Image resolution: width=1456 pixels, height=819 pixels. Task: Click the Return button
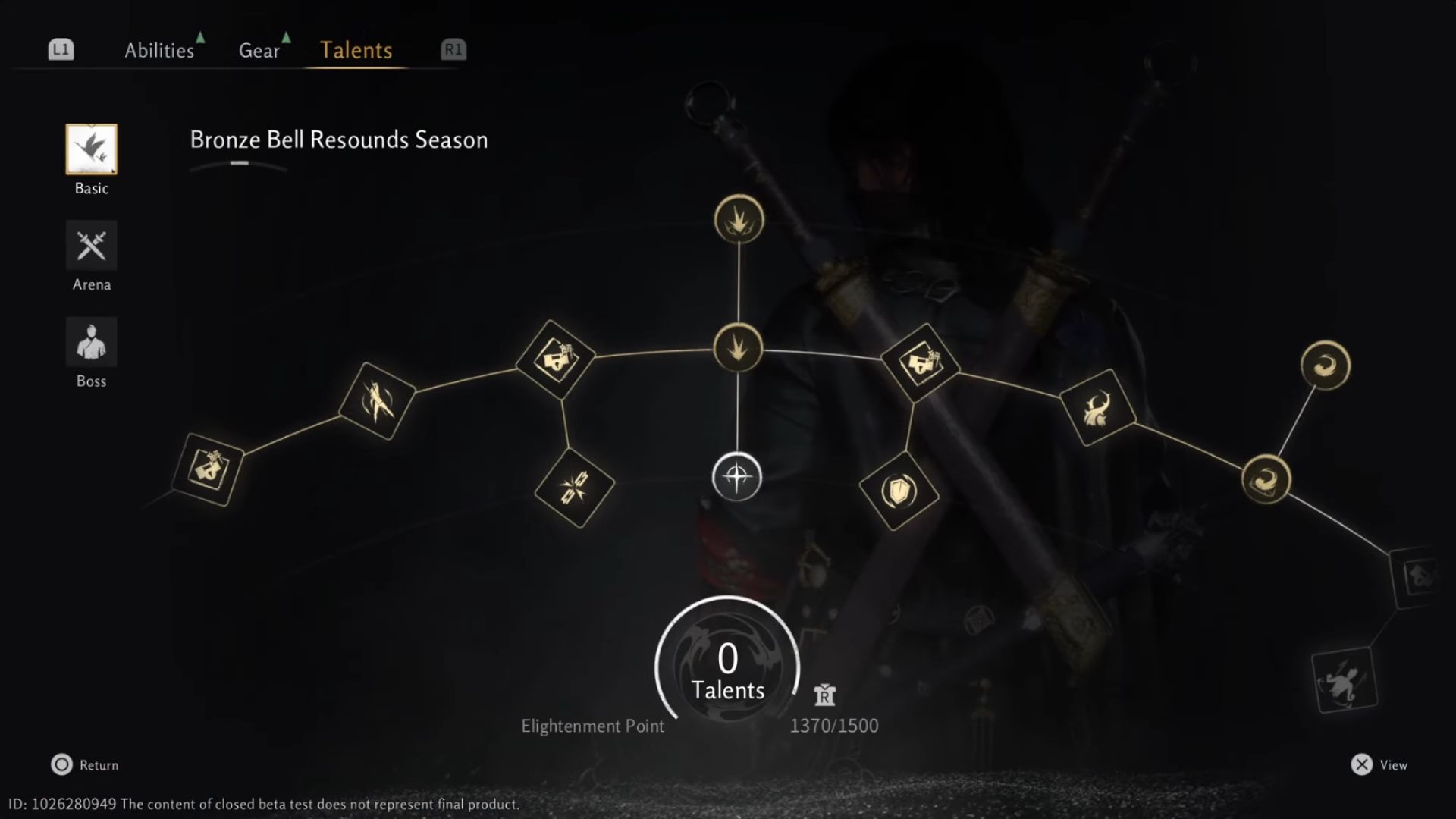(83, 765)
